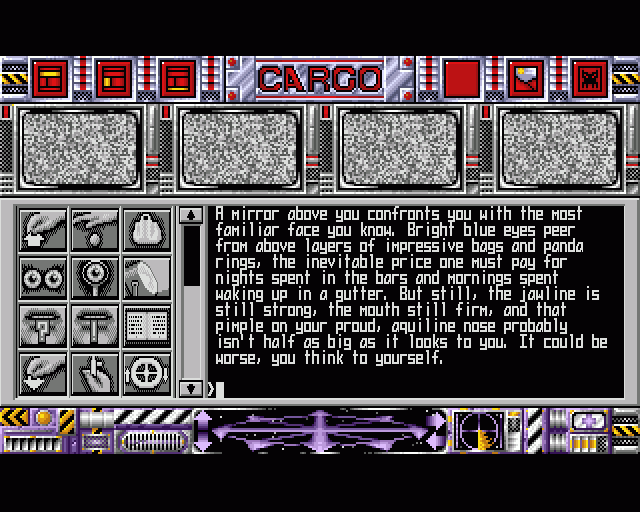The image size is (640, 512).
Task: Open the book icon
Action: tap(146, 326)
